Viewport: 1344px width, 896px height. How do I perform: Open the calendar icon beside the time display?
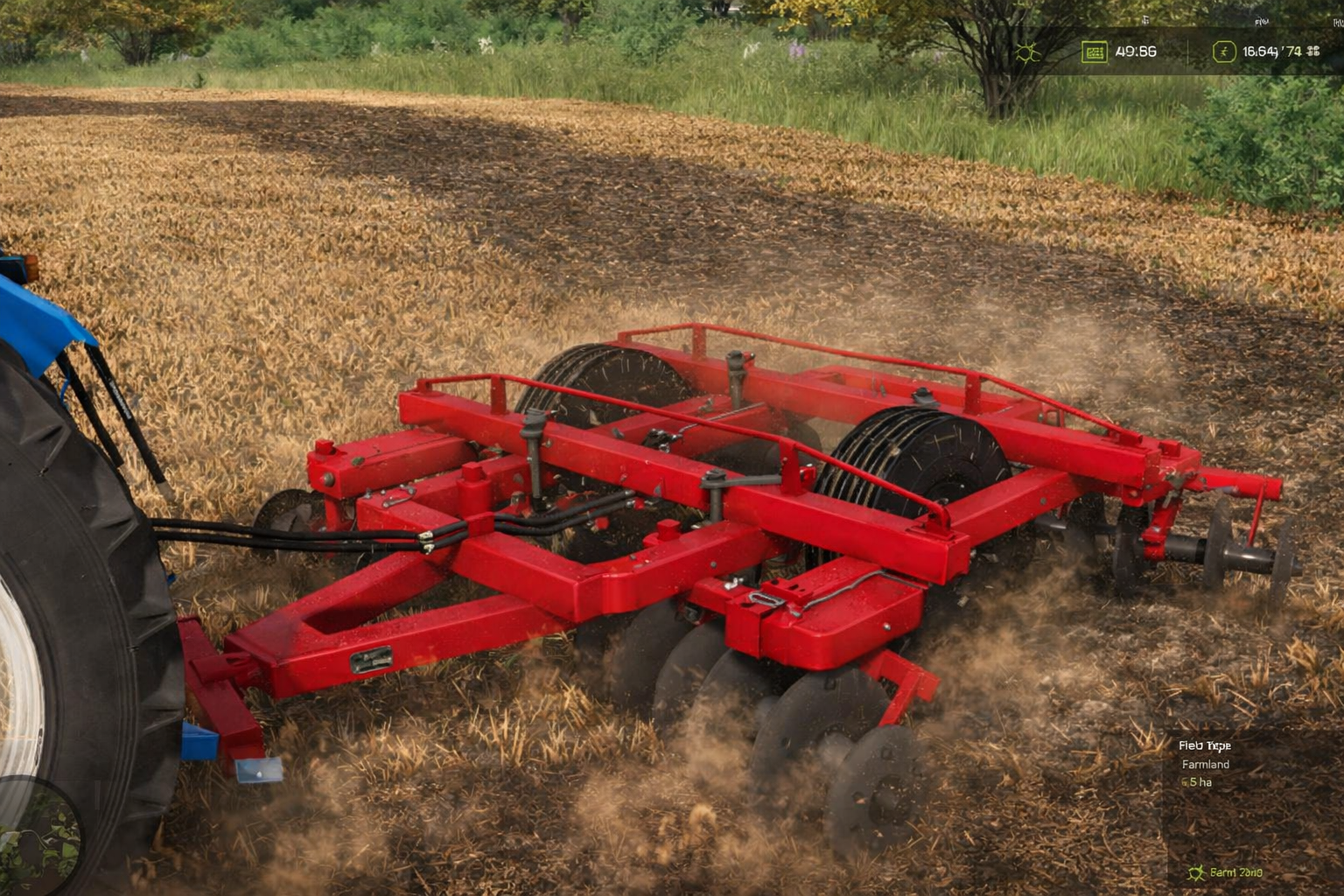click(1094, 51)
